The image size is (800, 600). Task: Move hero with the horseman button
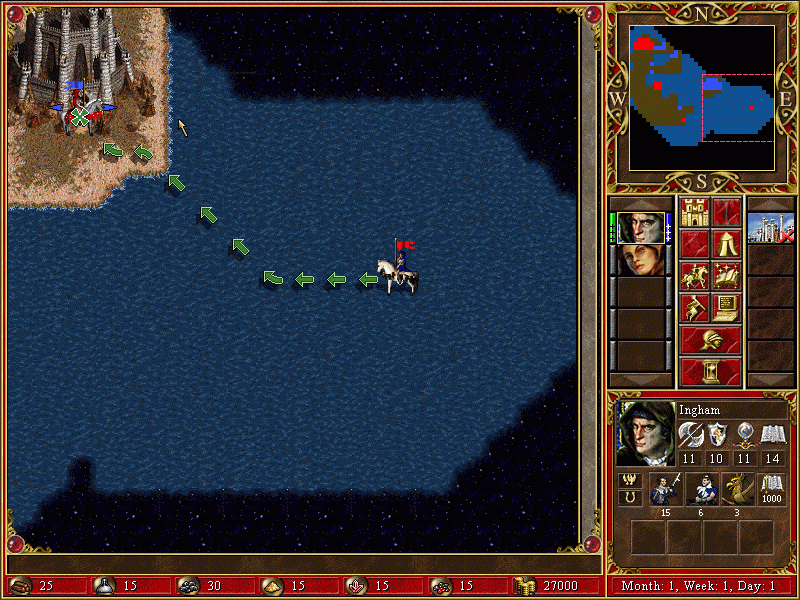(695, 276)
